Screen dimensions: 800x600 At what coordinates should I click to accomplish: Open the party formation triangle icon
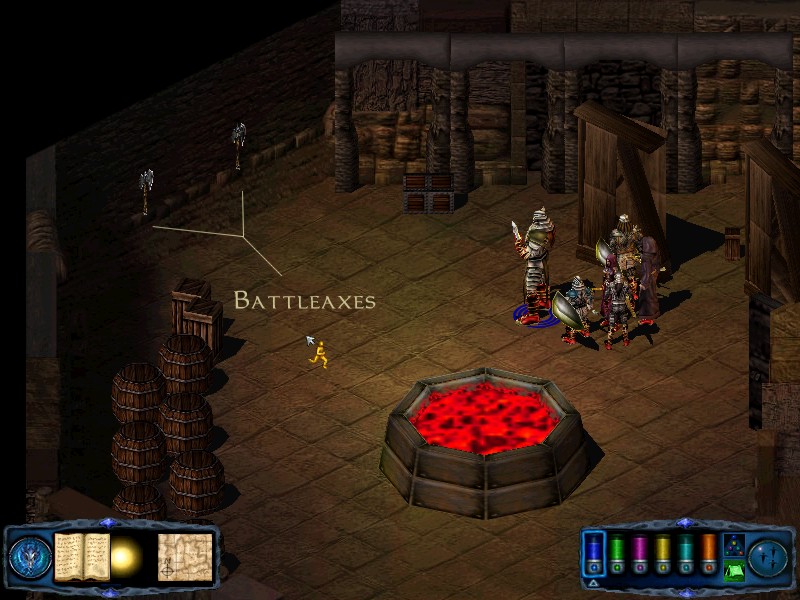733,544
